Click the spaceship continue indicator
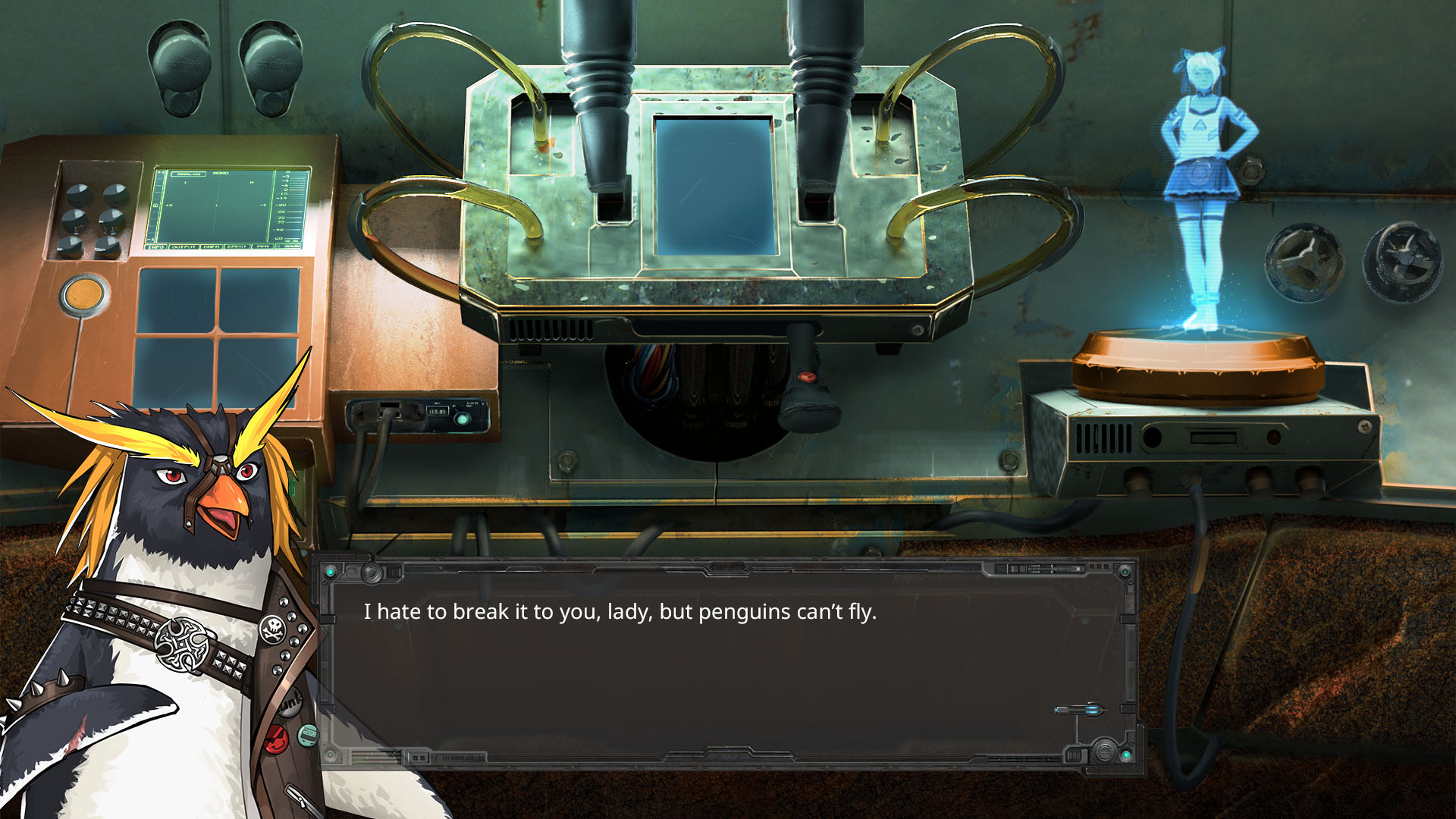The image size is (1456, 819). click(x=1080, y=711)
